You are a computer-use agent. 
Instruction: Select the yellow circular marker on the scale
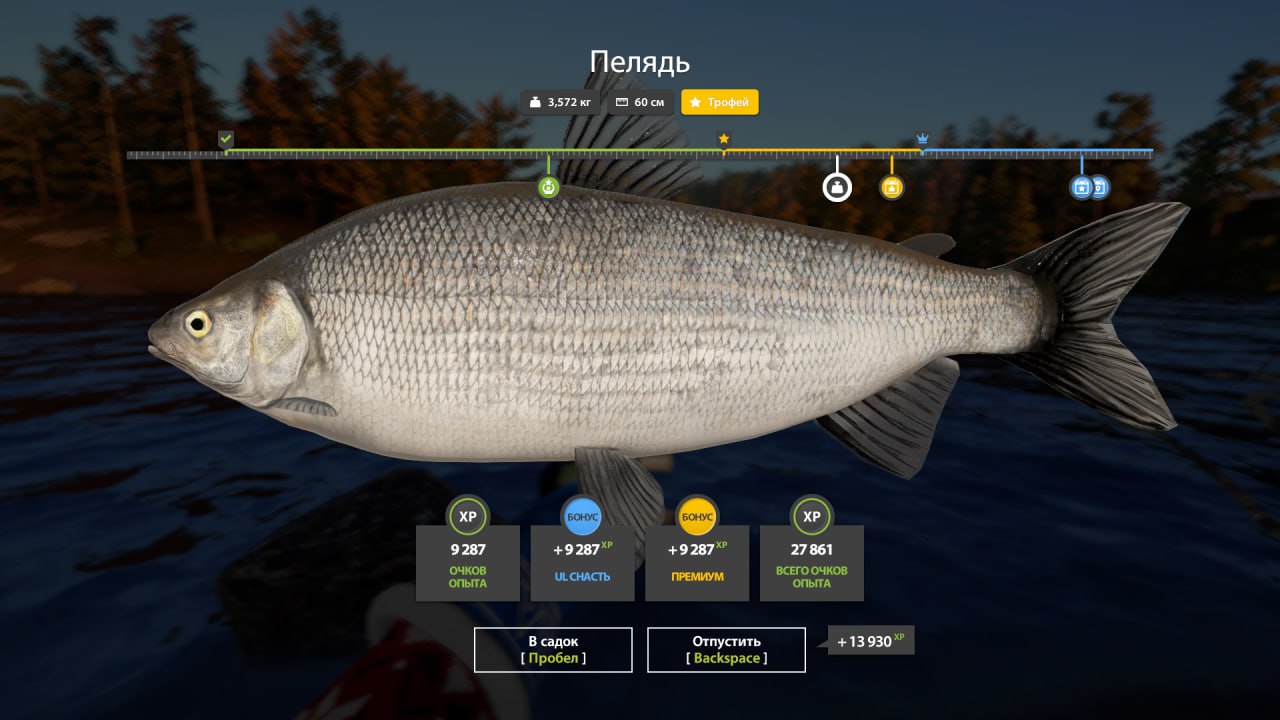tap(892, 187)
